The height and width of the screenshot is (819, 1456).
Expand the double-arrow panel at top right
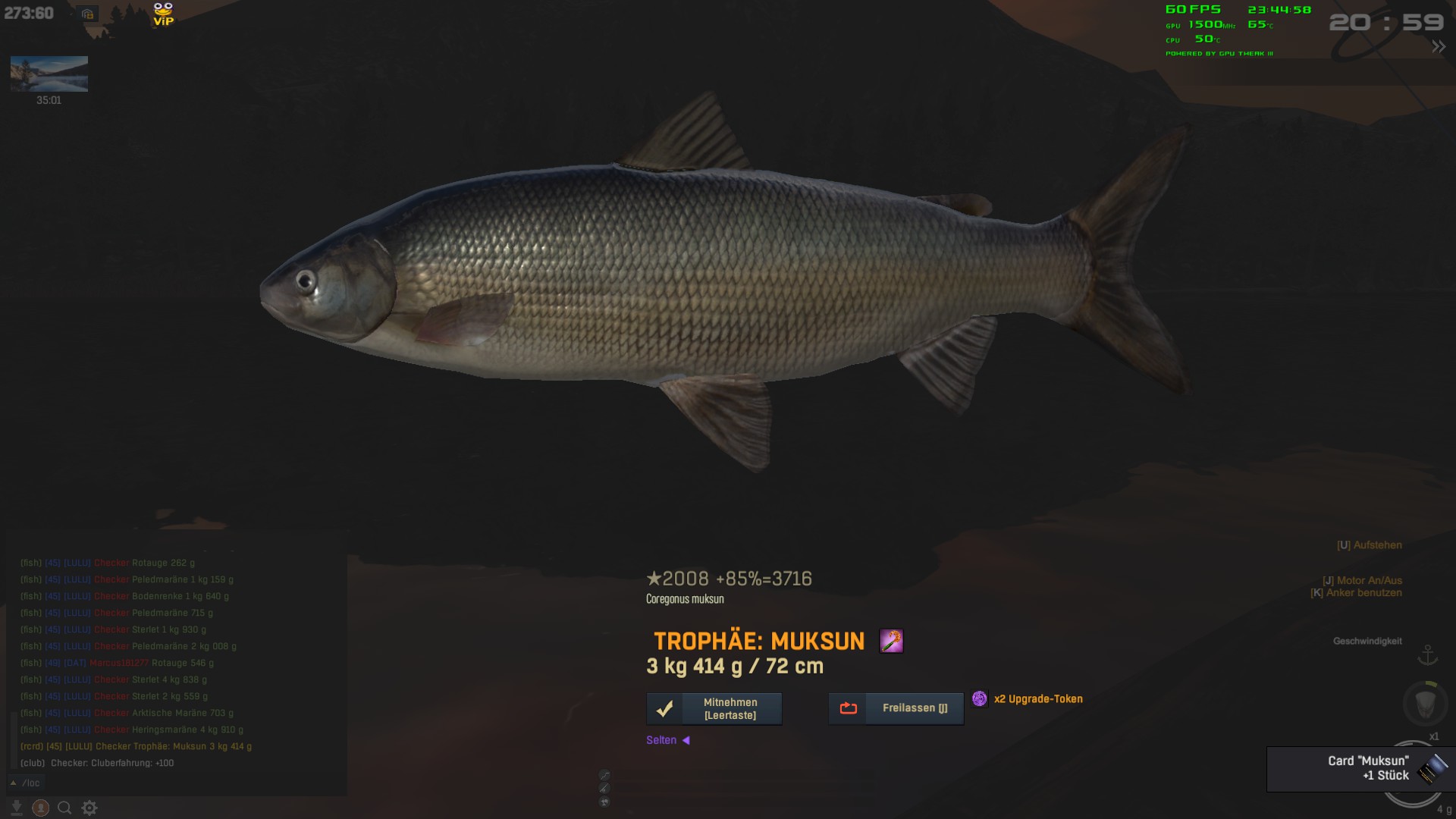tap(1439, 47)
